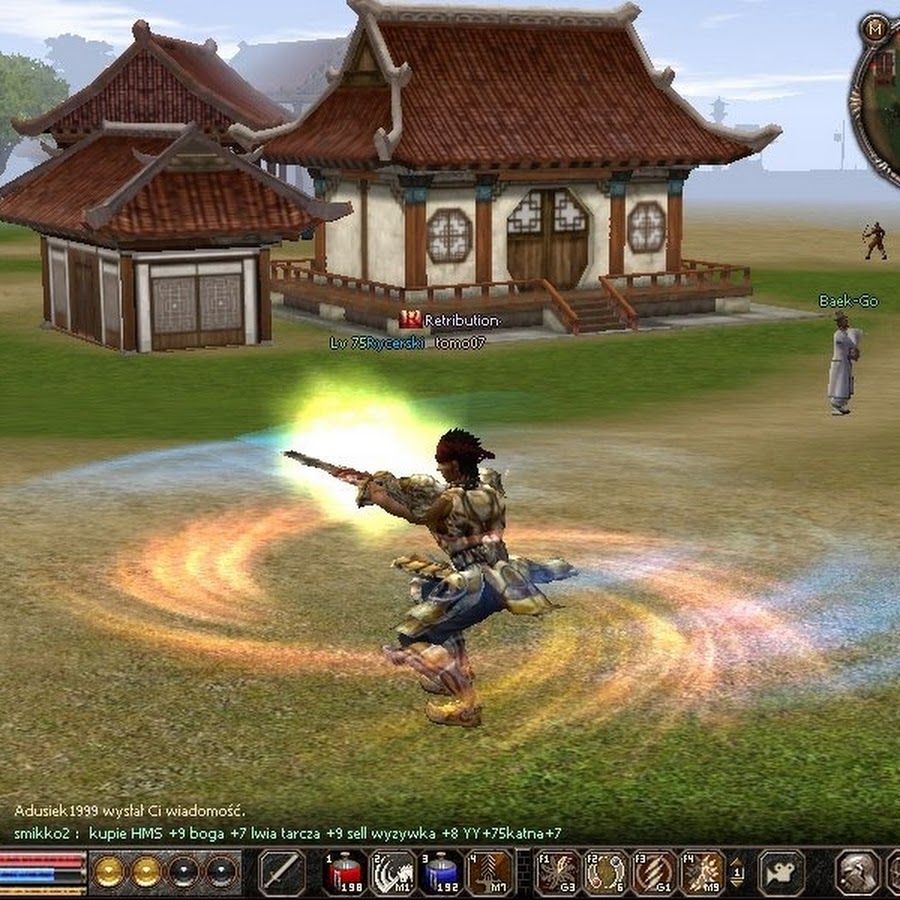Open the character window via helmet icon
Viewport: 900px width, 900px height.
pyautogui.click(x=856, y=873)
